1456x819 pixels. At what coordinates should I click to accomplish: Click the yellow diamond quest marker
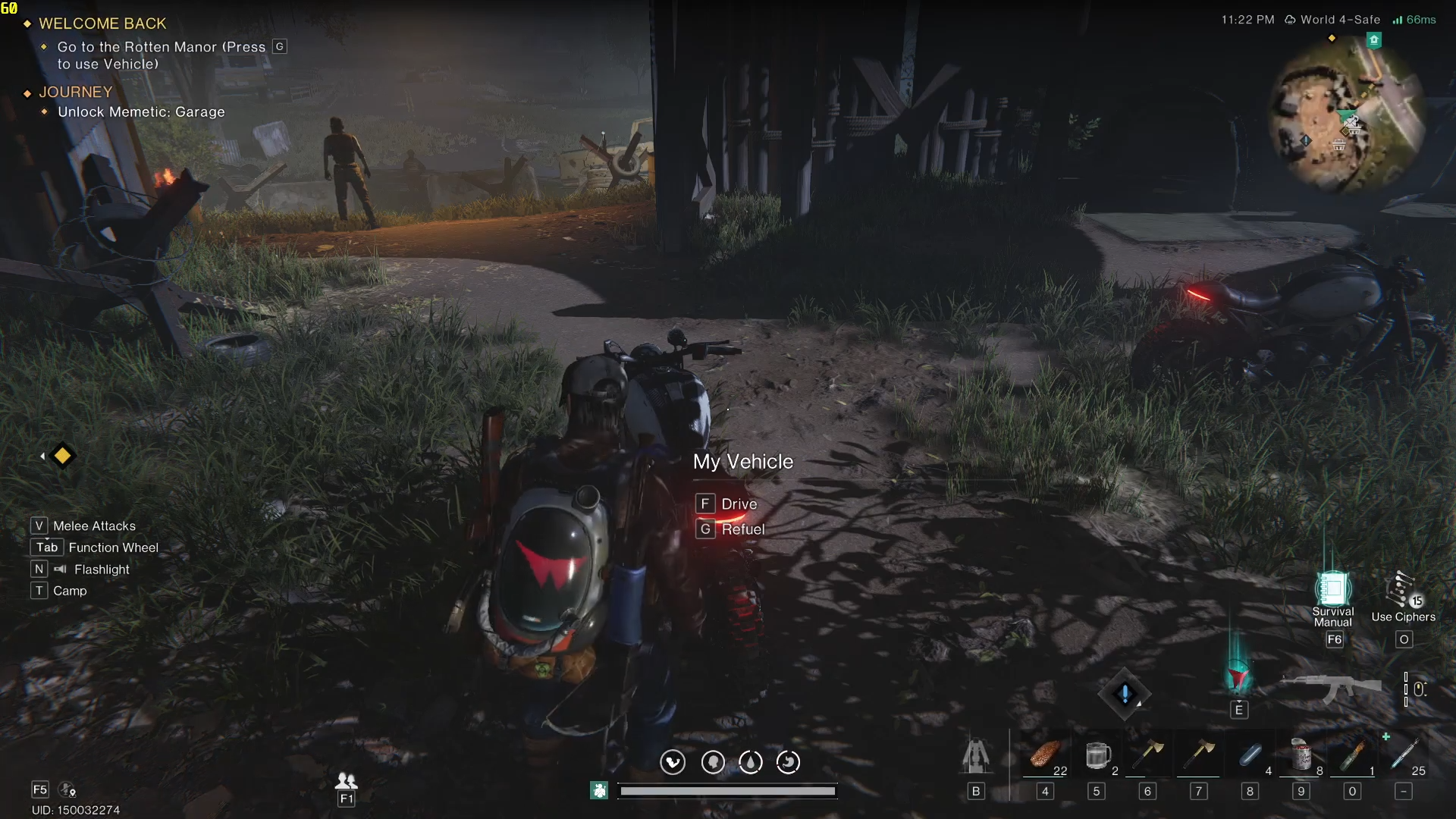[x=62, y=456]
